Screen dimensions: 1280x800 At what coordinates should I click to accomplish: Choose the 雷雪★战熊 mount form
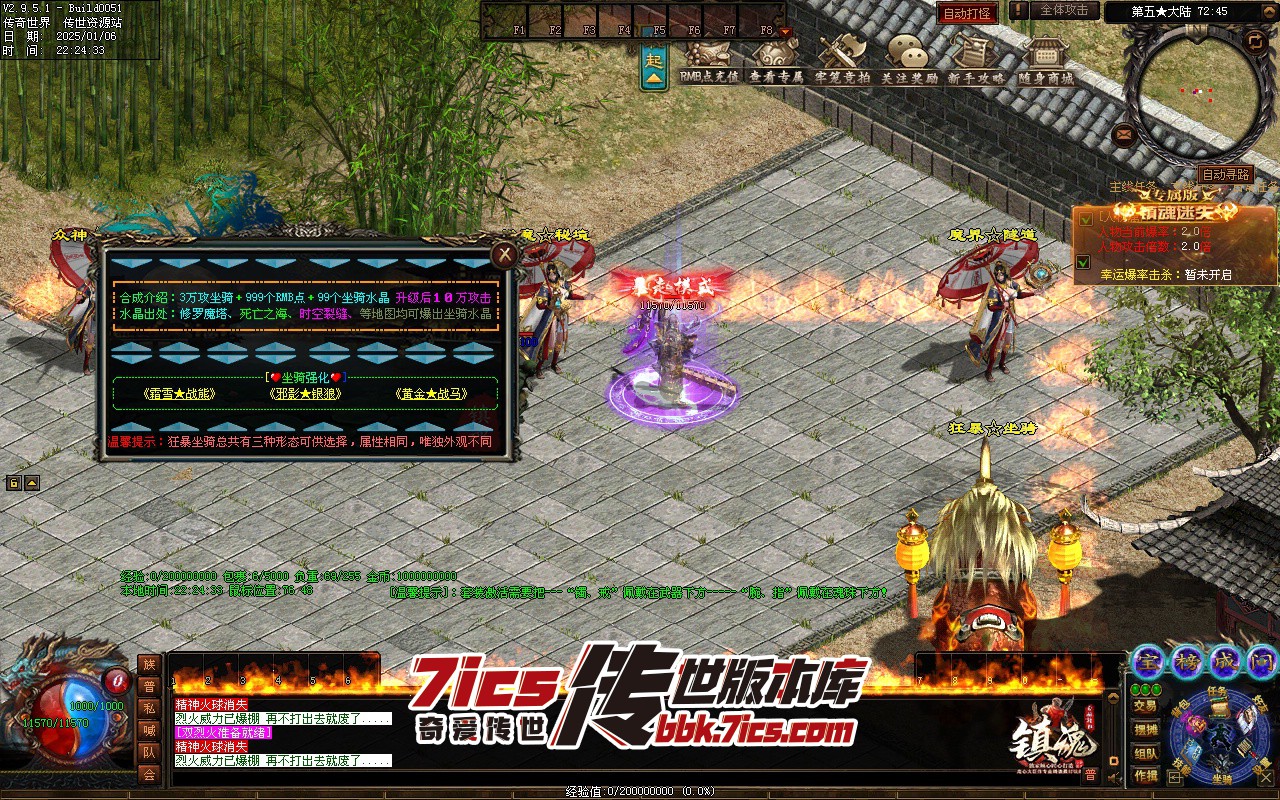(x=179, y=394)
